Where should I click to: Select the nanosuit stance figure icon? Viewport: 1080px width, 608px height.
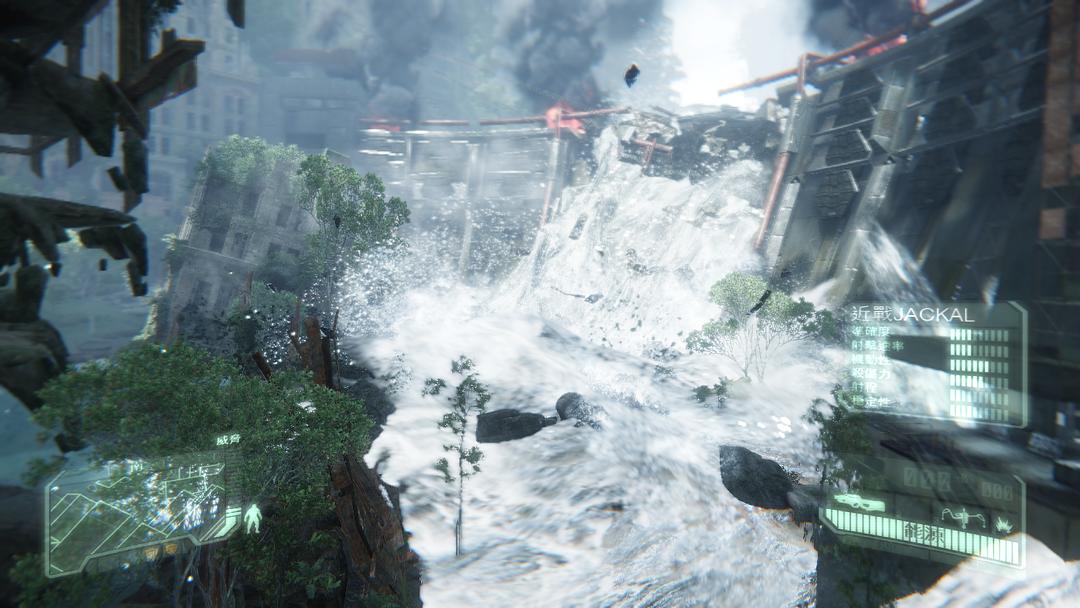pos(253,518)
